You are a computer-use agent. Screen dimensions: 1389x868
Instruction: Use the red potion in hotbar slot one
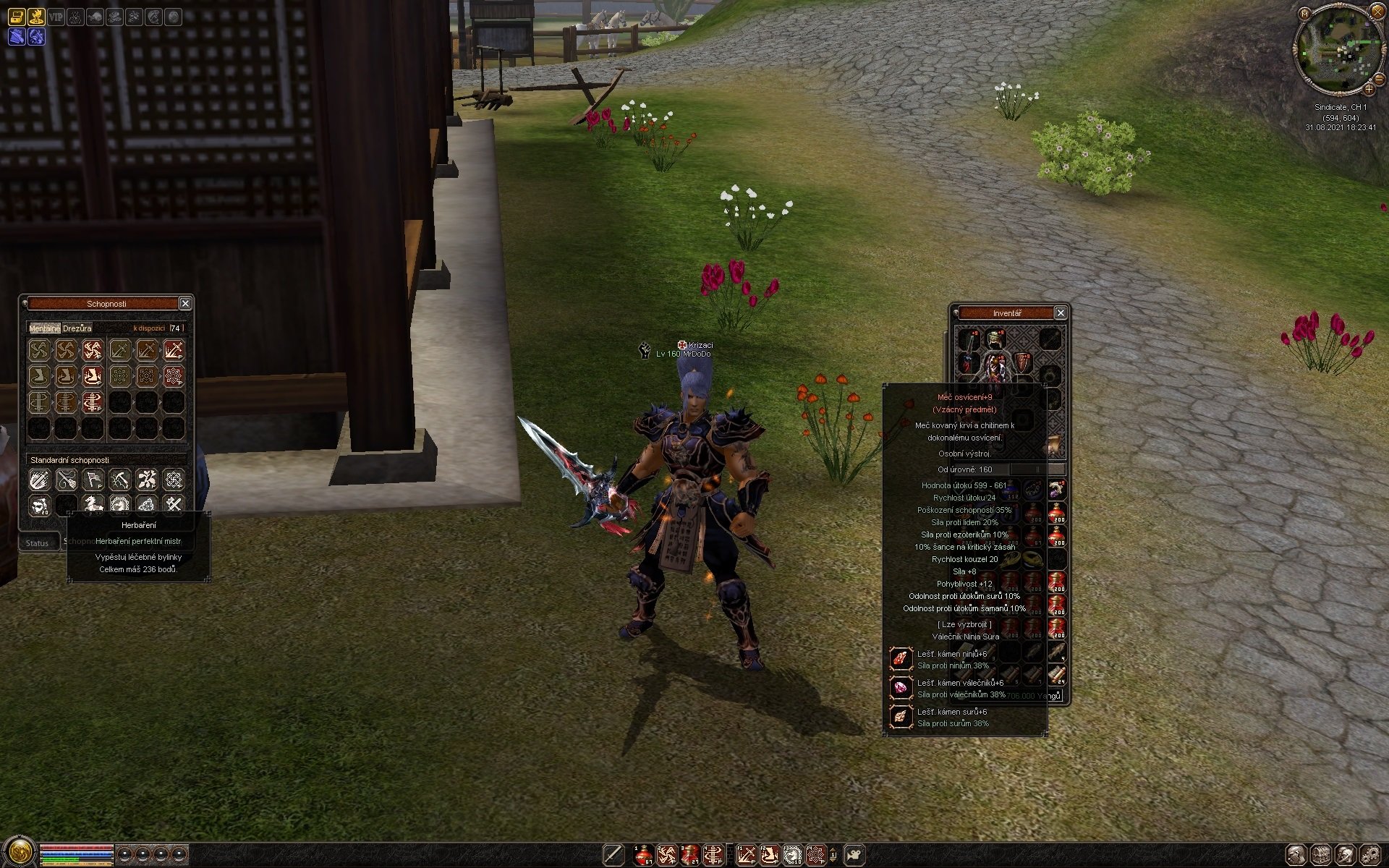(x=643, y=854)
